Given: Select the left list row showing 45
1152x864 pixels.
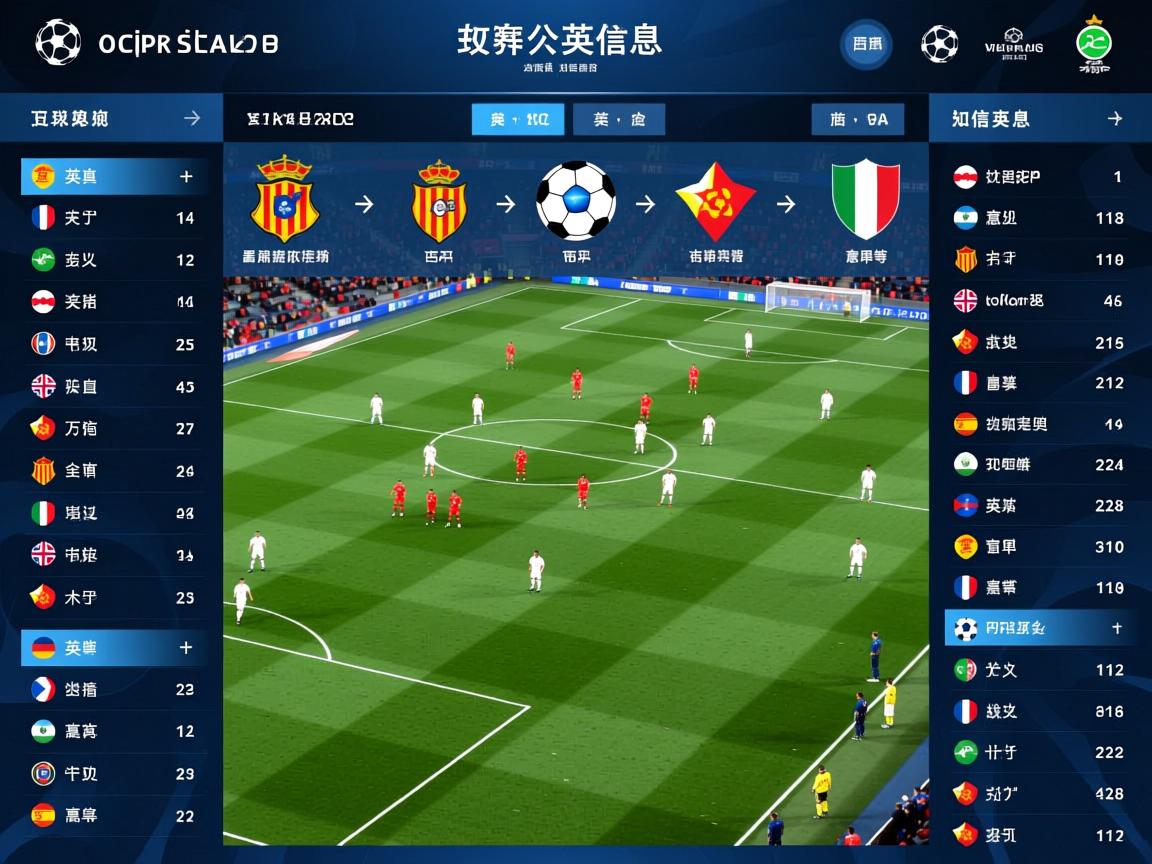Looking at the screenshot, I should 114,386.
